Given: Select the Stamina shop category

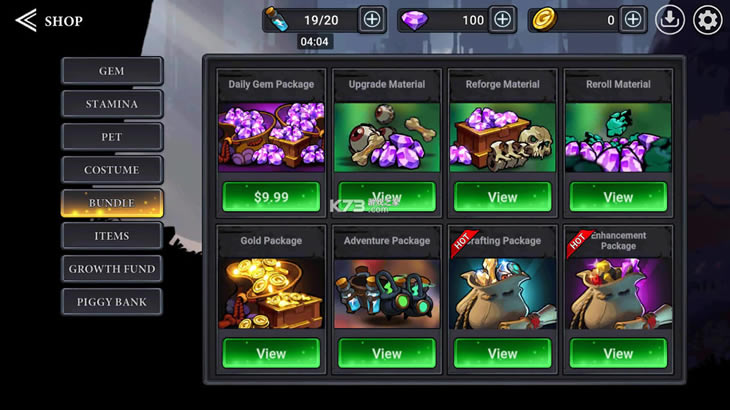Looking at the screenshot, I should (x=112, y=104).
